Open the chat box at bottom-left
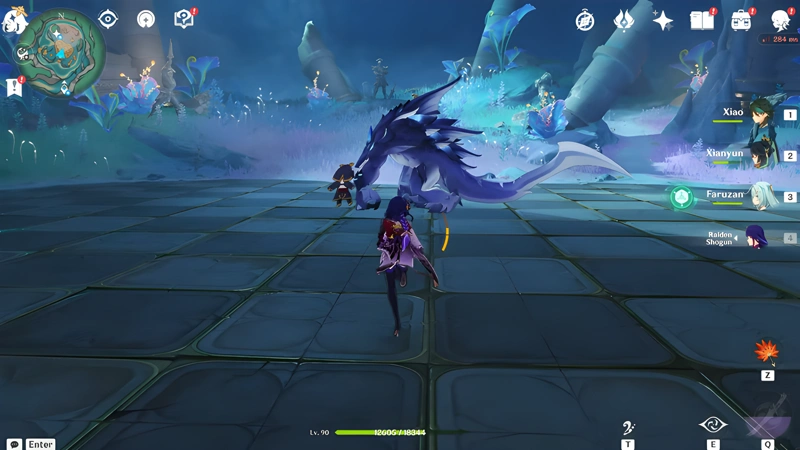800x450 pixels. [30, 443]
